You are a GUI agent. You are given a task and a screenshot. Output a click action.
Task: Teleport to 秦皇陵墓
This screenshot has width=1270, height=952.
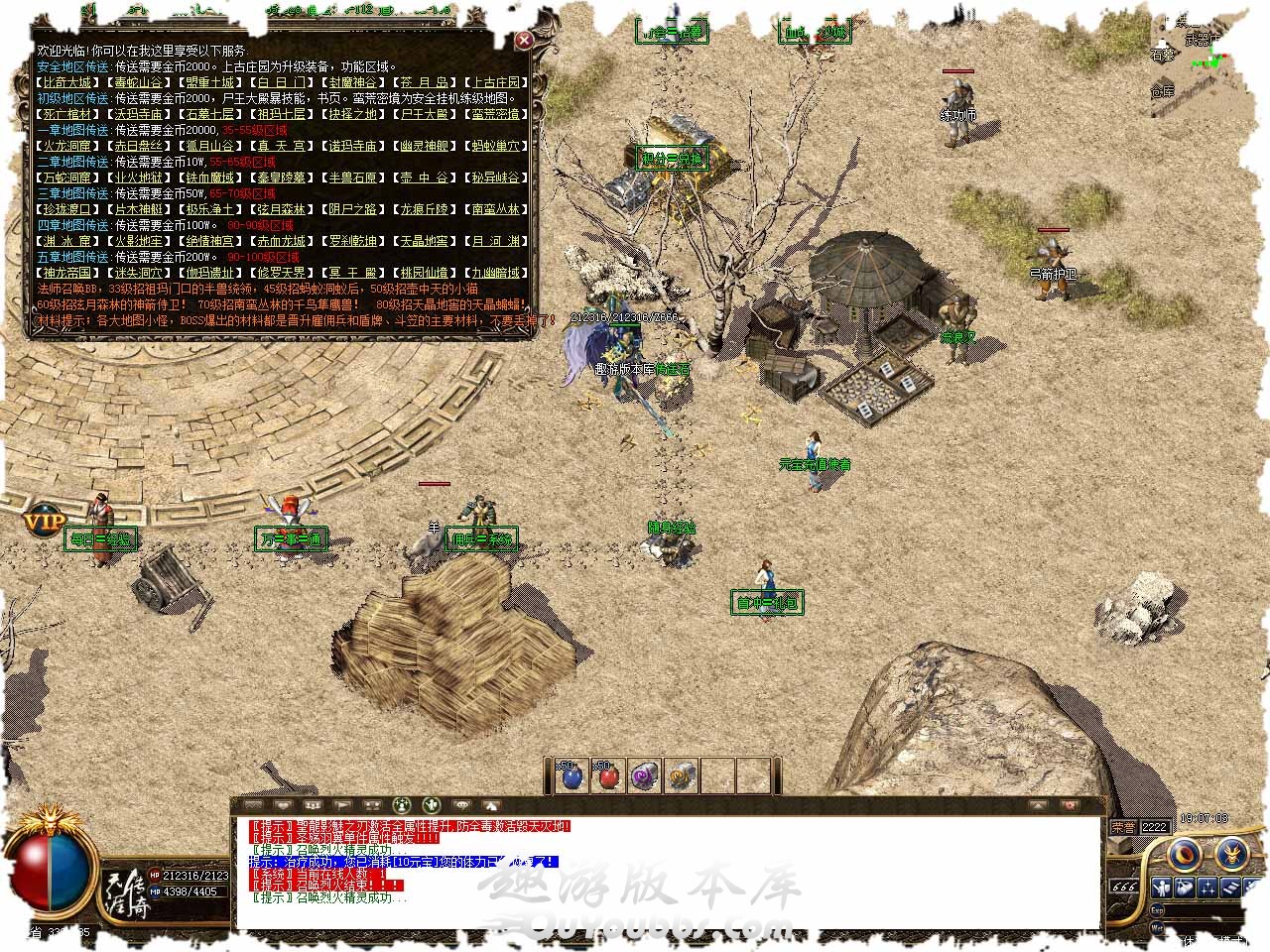pos(282,178)
